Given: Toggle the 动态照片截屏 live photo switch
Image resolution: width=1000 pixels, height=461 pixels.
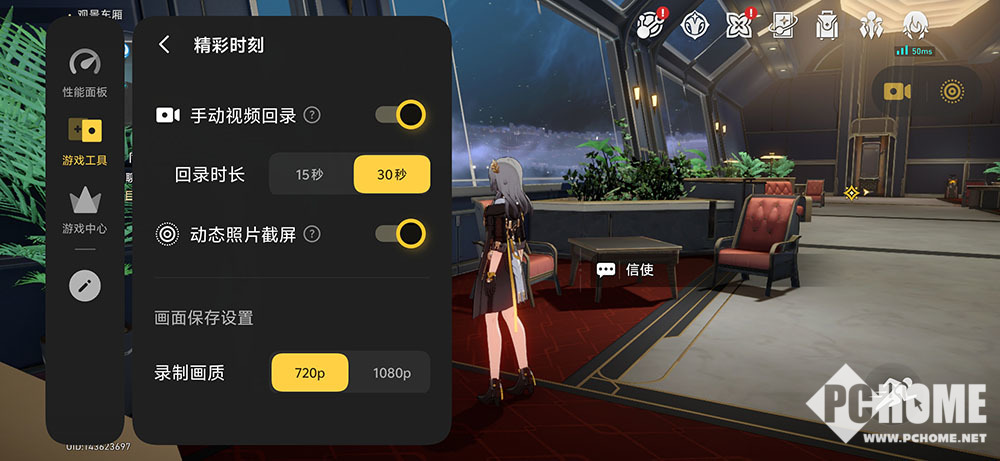Looking at the screenshot, I should pyautogui.click(x=400, y=234).
